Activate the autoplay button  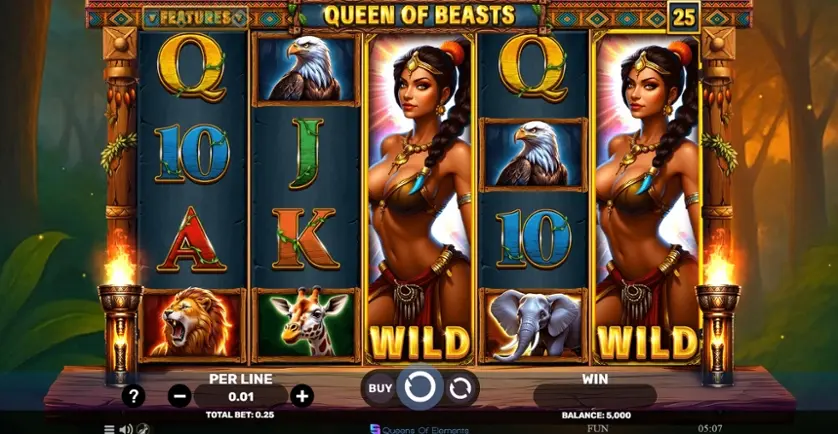pos(460,387)
